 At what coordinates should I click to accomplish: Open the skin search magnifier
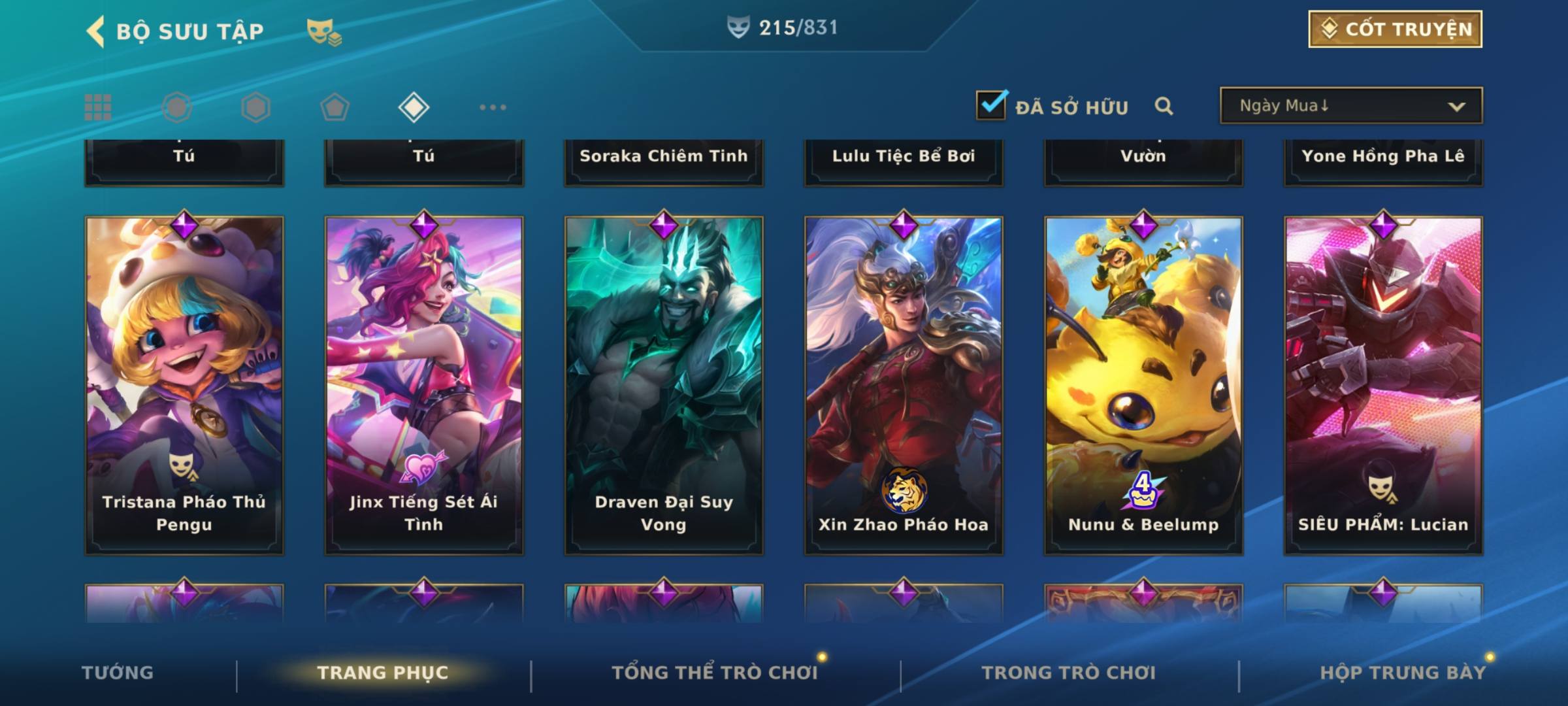pos(1164,106)
